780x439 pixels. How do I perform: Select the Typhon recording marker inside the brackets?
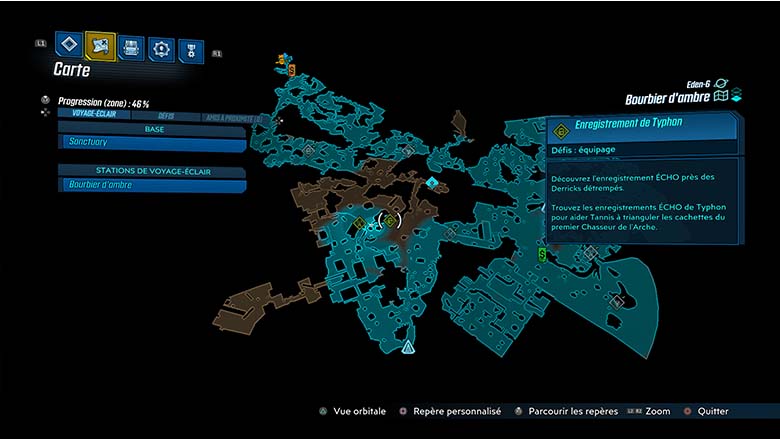pyautogui.click(x=389, y=220)
